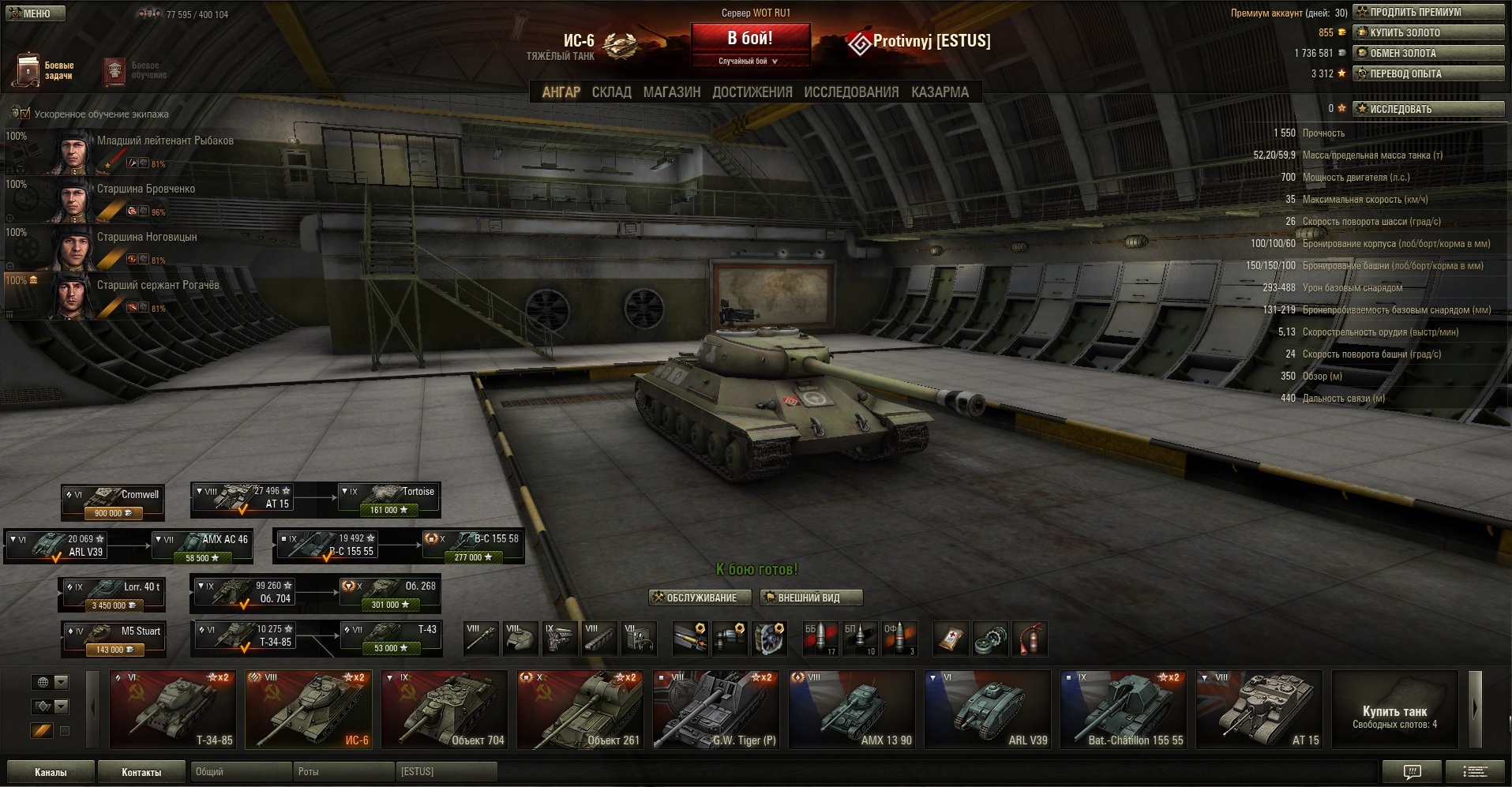1512x787 pixels.
Task: Open the Контакты panel
Action: (141, 772)
